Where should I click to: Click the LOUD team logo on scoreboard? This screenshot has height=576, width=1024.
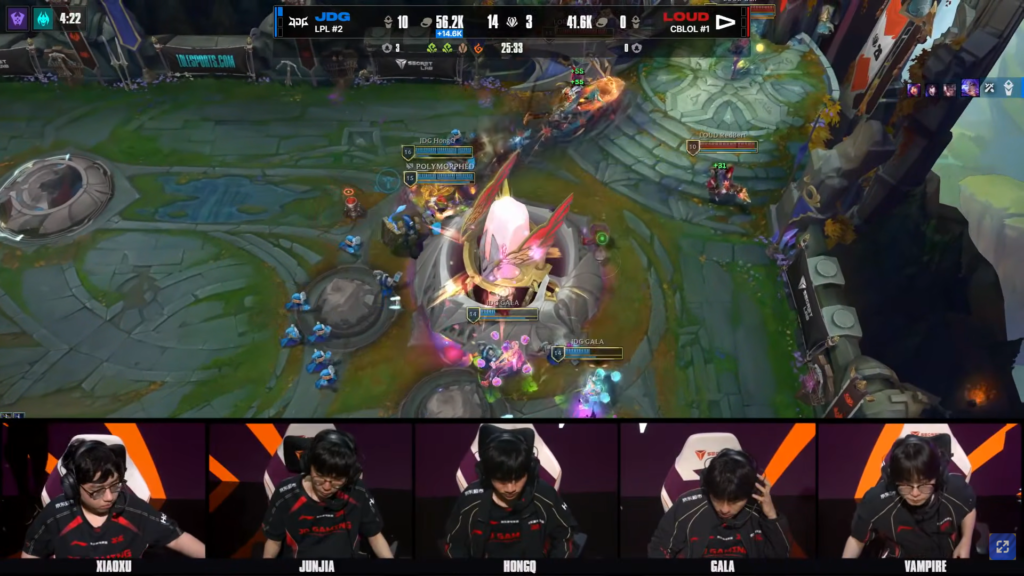tap(726, 22)
